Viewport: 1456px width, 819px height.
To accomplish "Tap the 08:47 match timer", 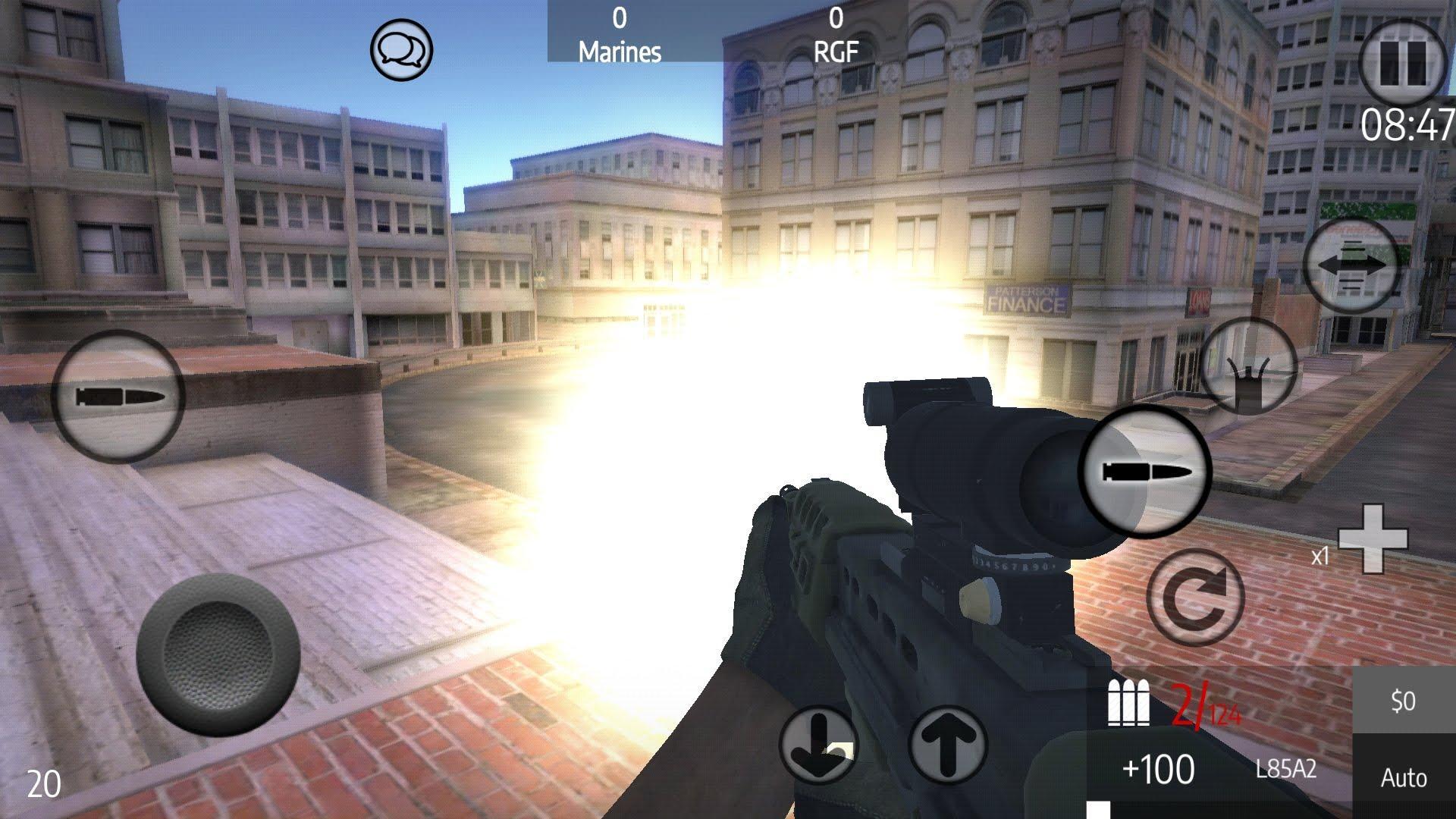I will coord(1407,125).
